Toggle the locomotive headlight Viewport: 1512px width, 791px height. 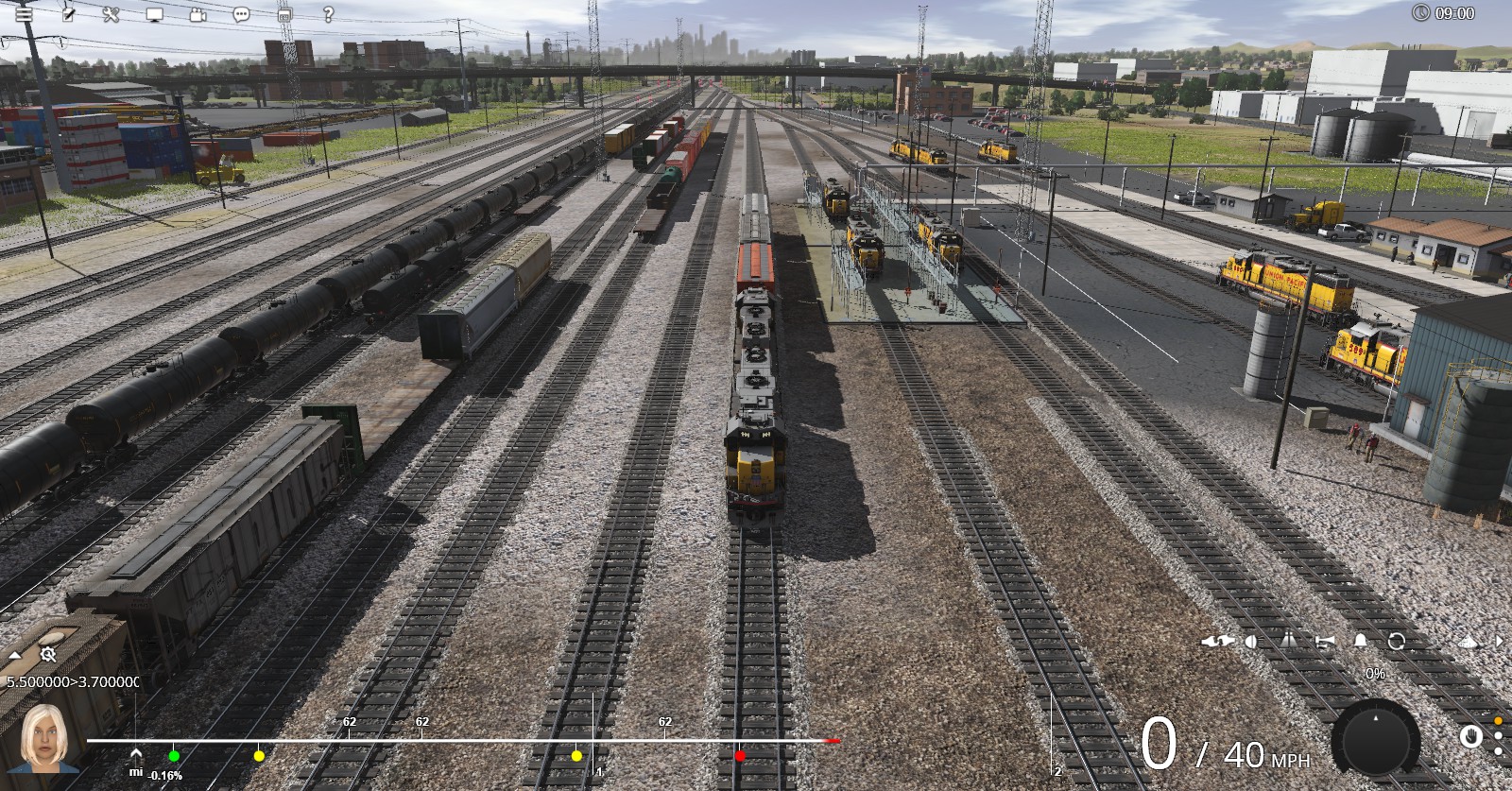(x=1252, y=642)
